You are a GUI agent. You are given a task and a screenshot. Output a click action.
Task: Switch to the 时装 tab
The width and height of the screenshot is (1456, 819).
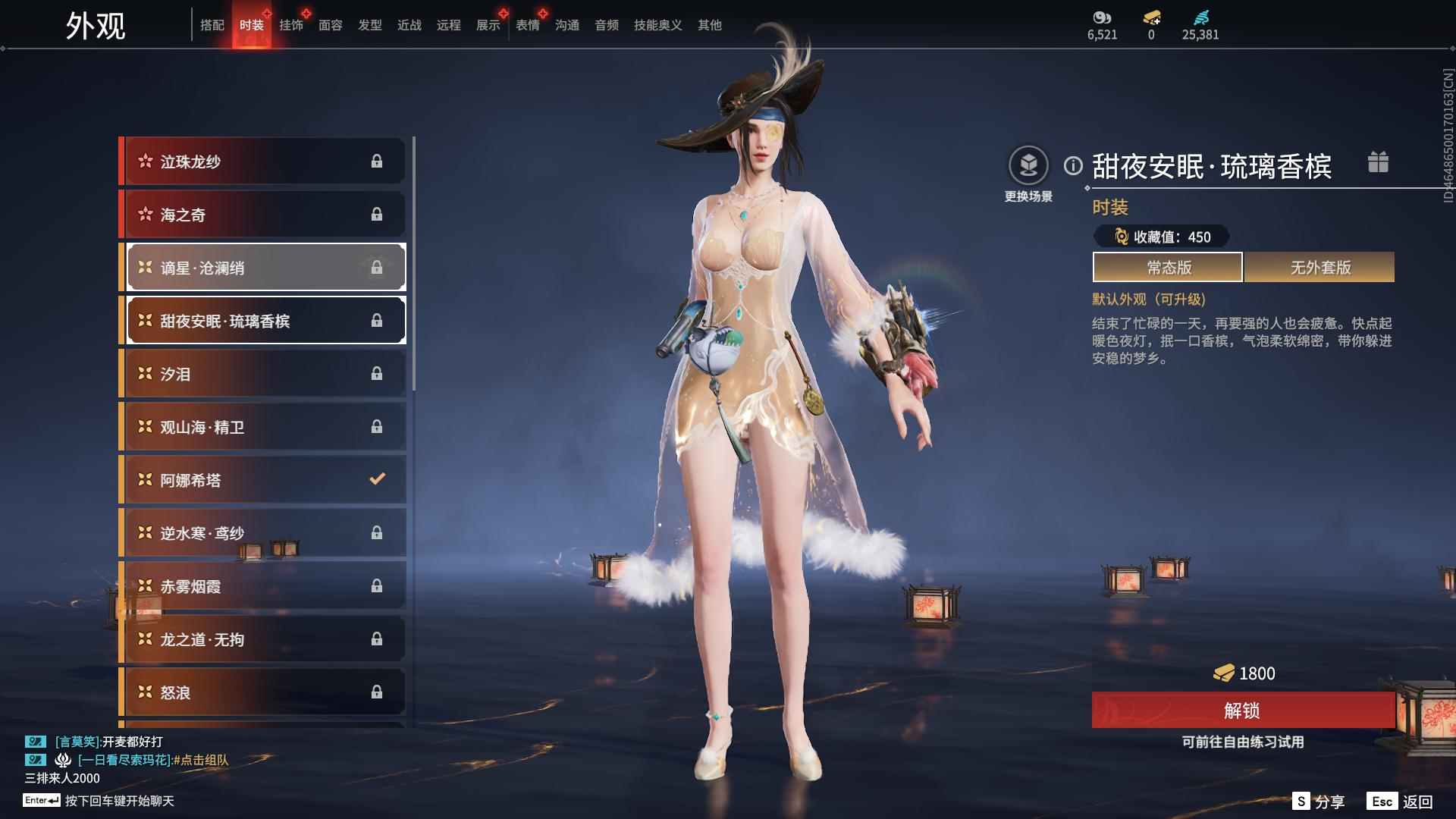[x=252, y=25]
